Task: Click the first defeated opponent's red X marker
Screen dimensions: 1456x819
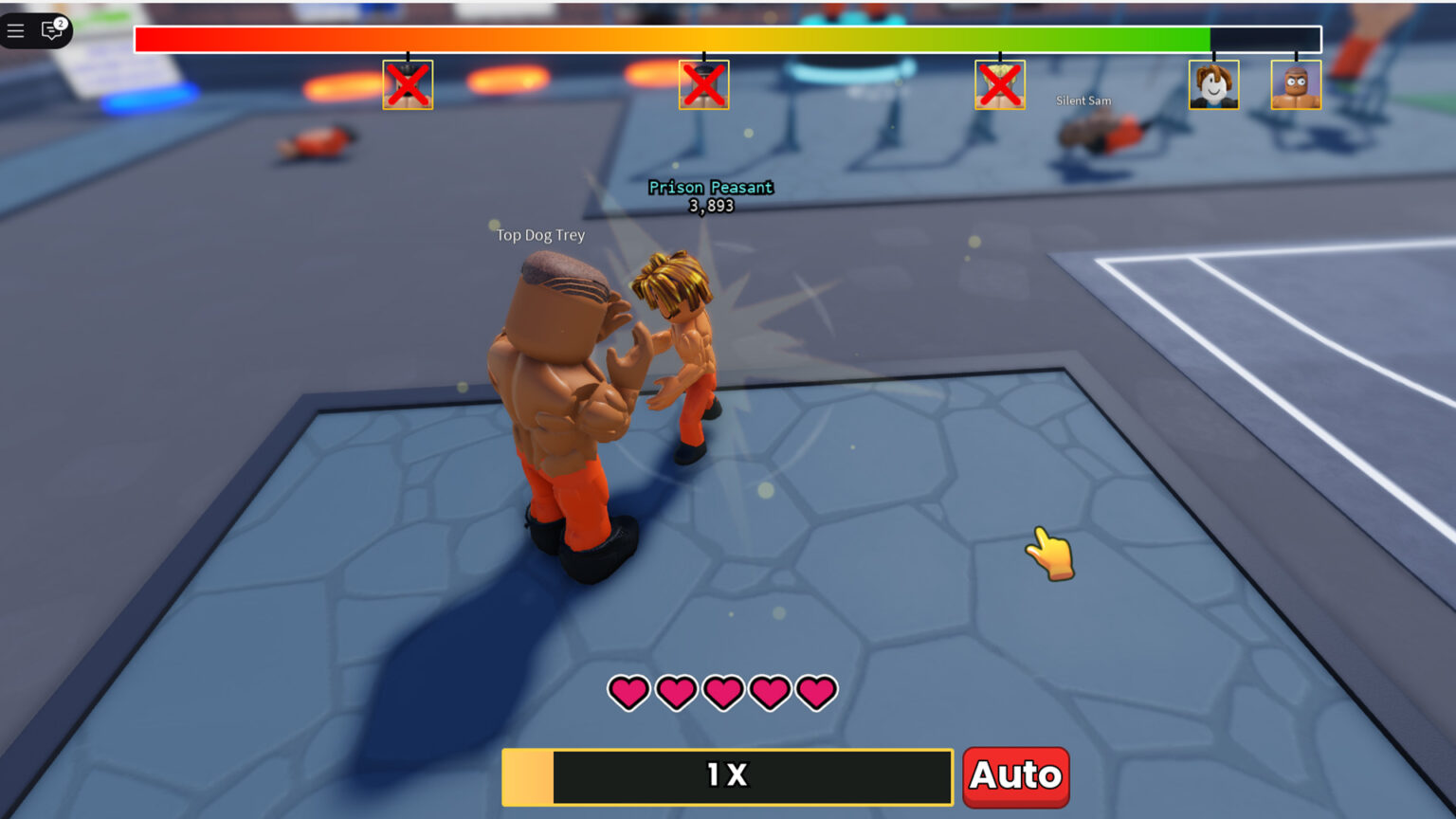Action: tap(408, 84)
